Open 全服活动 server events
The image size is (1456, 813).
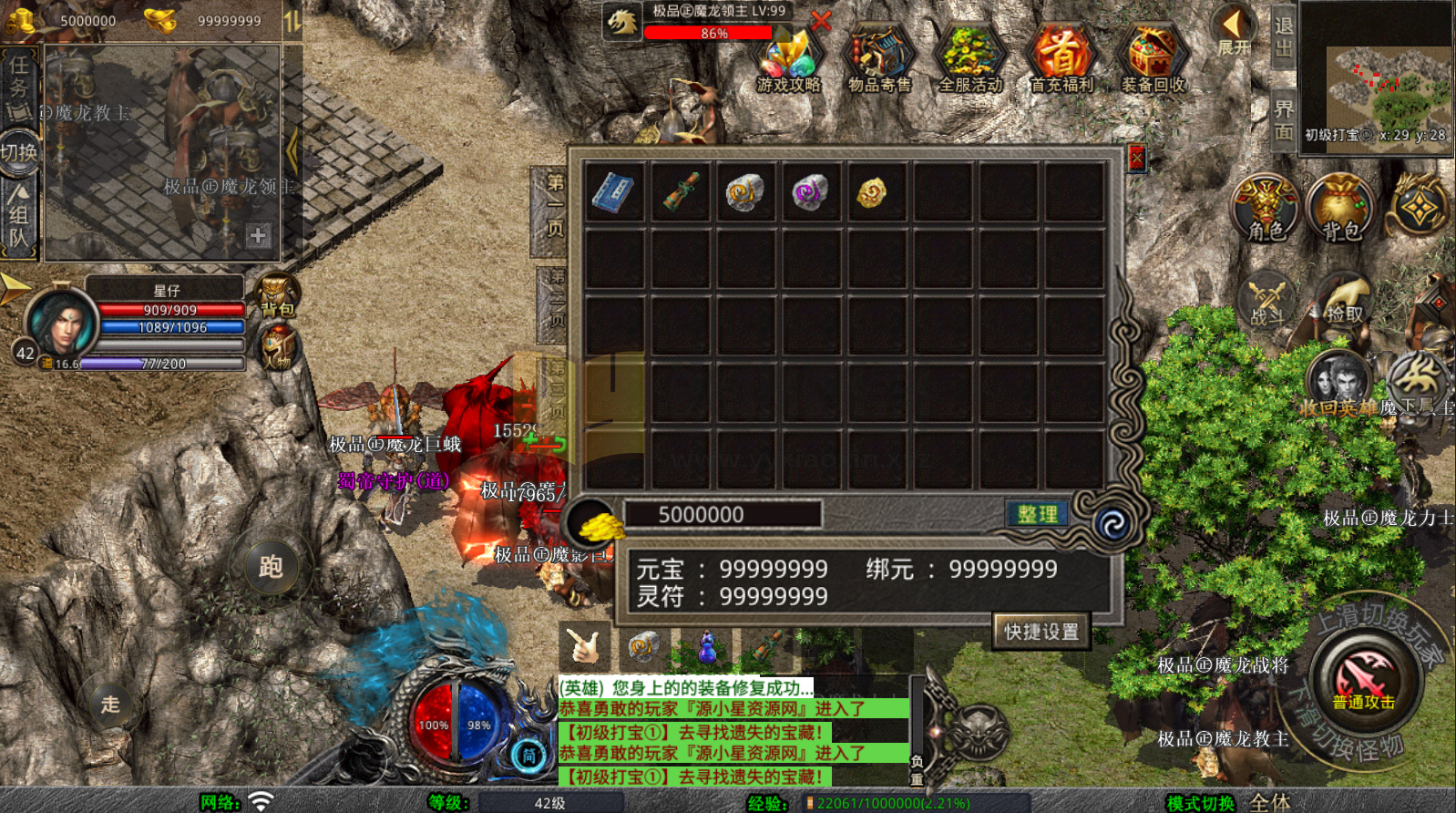pos(970,60)
